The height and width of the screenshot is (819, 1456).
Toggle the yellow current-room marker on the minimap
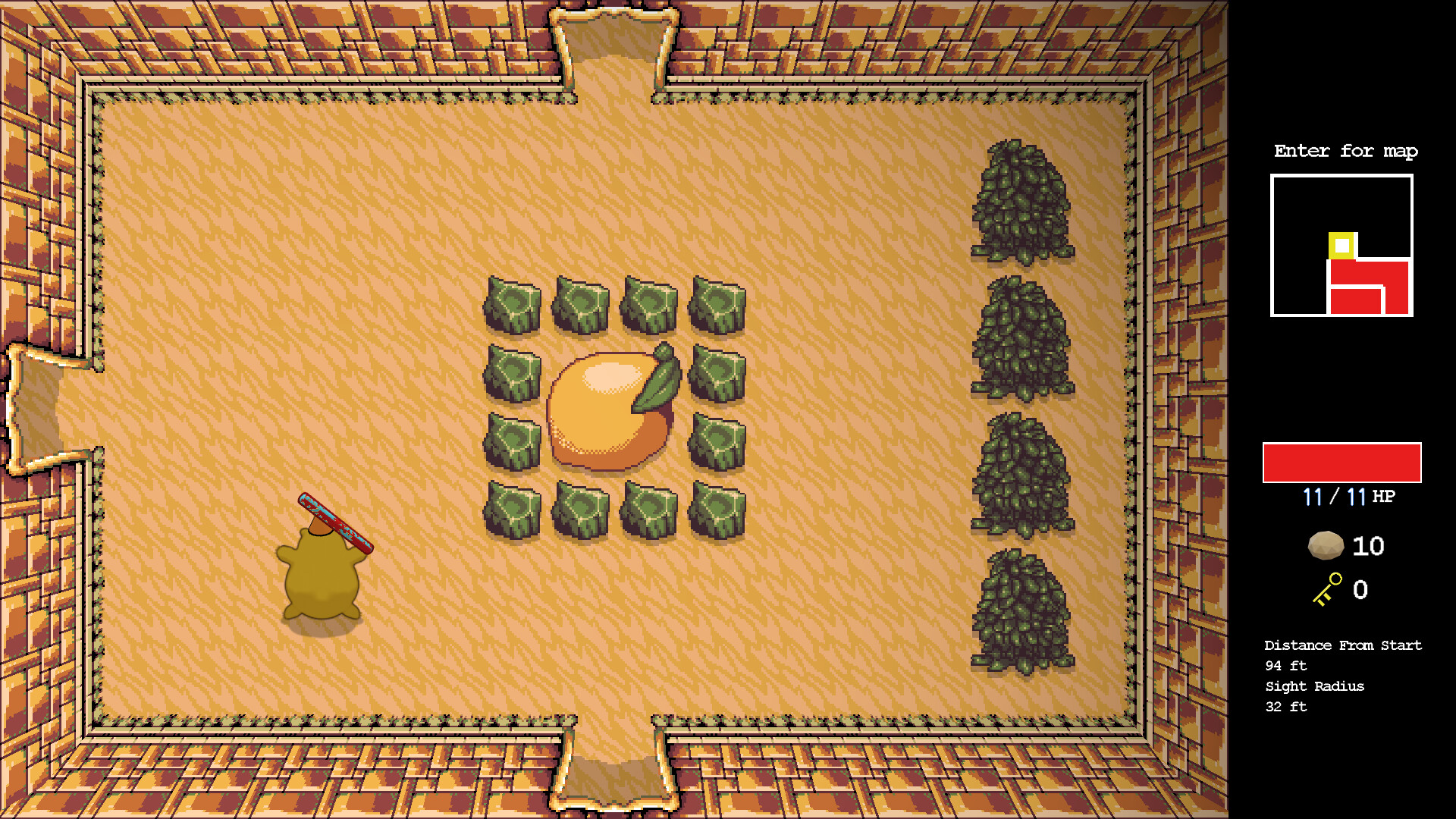click(x=1341, y=246)
